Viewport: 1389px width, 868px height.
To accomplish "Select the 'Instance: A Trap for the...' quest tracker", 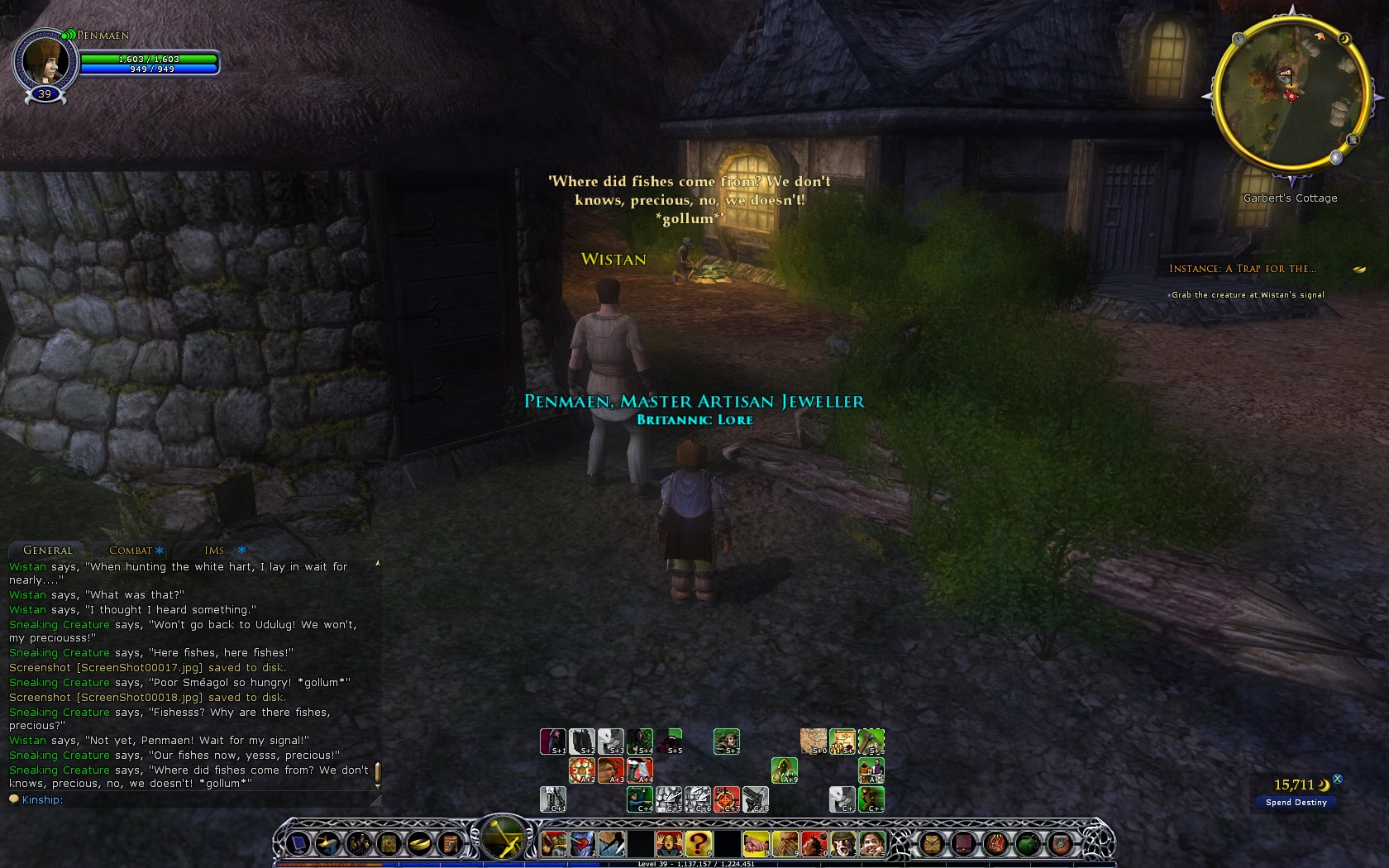I will tap(1242, 269).
